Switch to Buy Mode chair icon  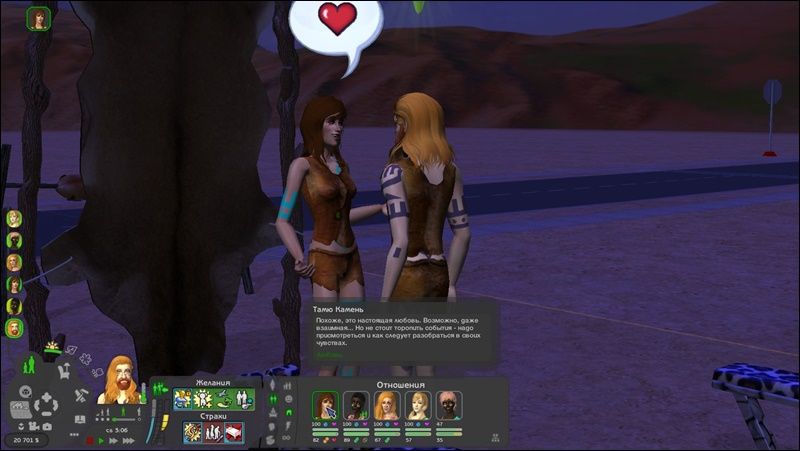pyautogui.click(x=62, y=371)
